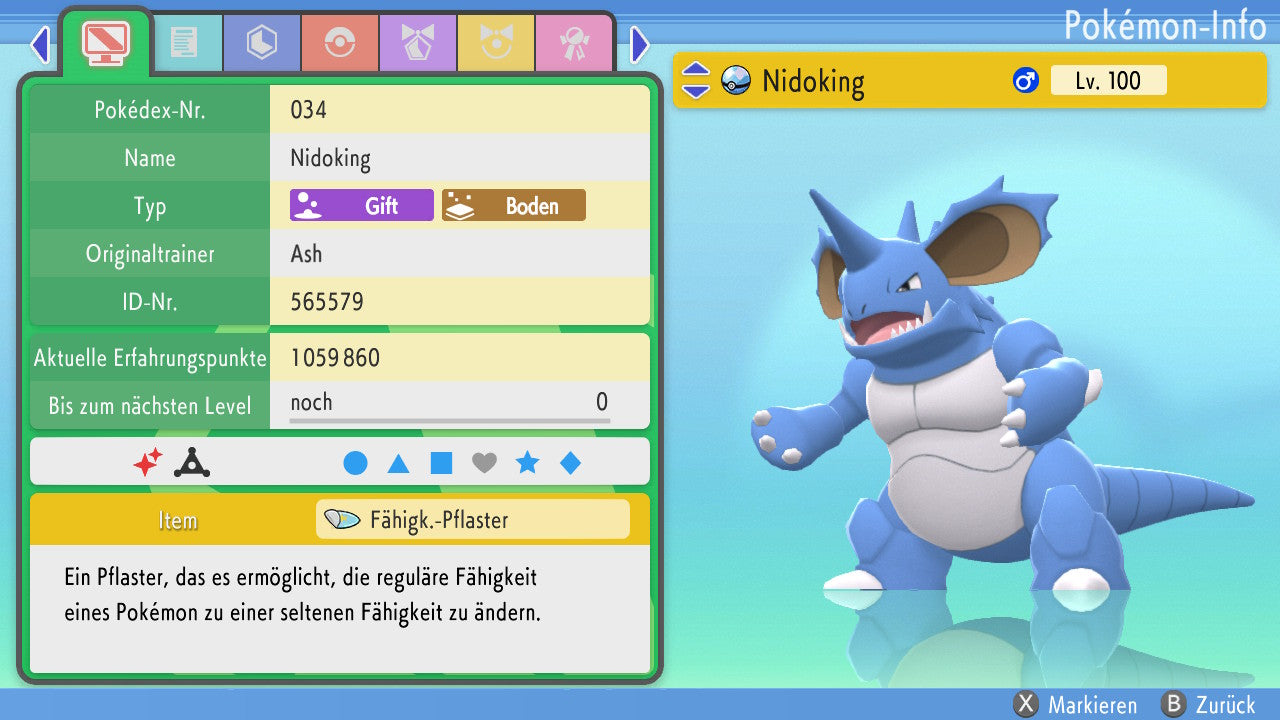The height and width of the screenshot is (720, 1280).
Task: Toggle the star marking
Action: (x=527, y=463)
